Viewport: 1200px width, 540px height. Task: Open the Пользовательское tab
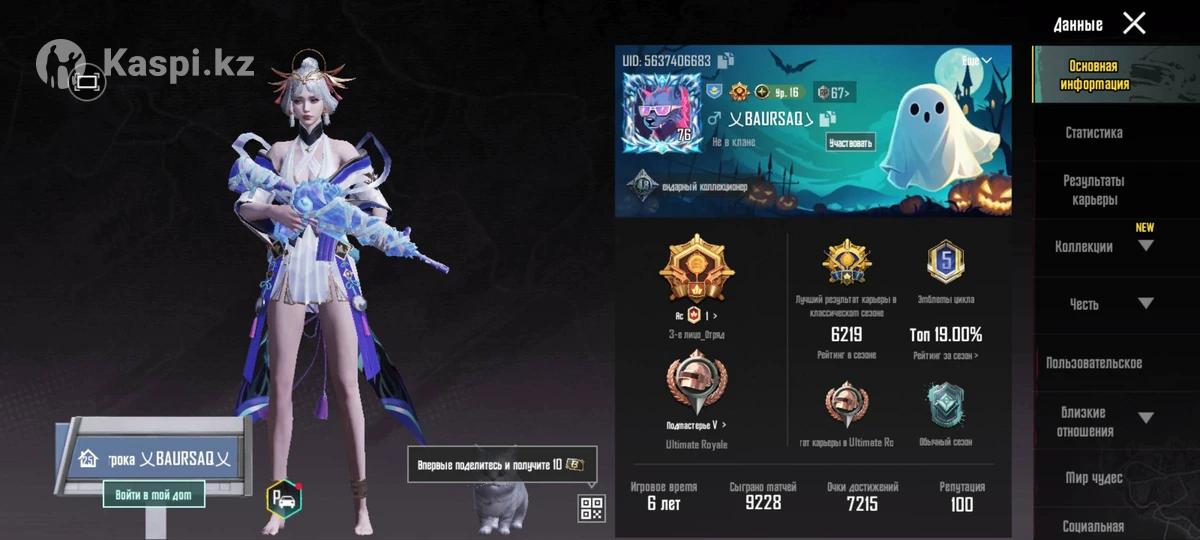1093,363
